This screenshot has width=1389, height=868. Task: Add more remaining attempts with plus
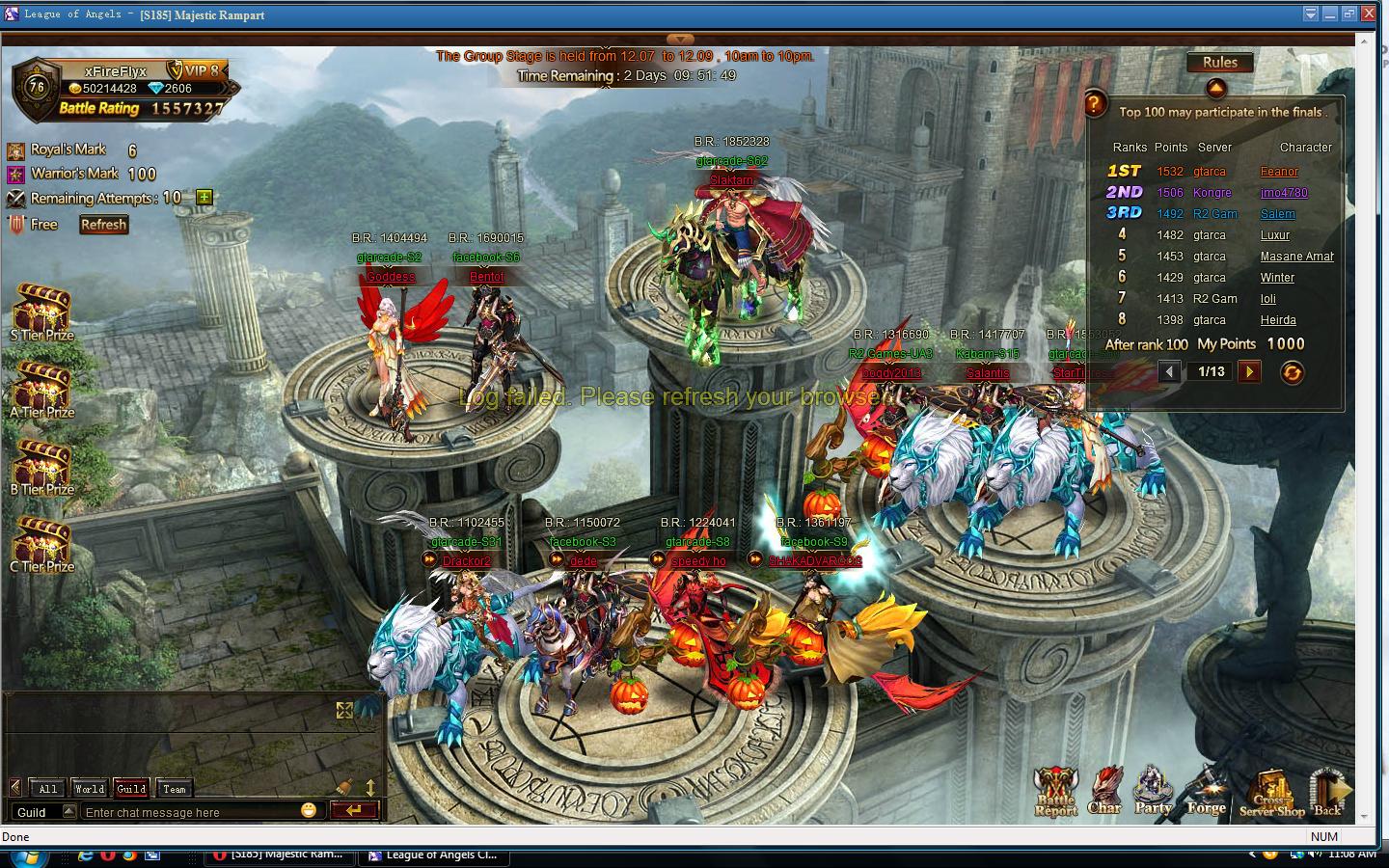204,198
